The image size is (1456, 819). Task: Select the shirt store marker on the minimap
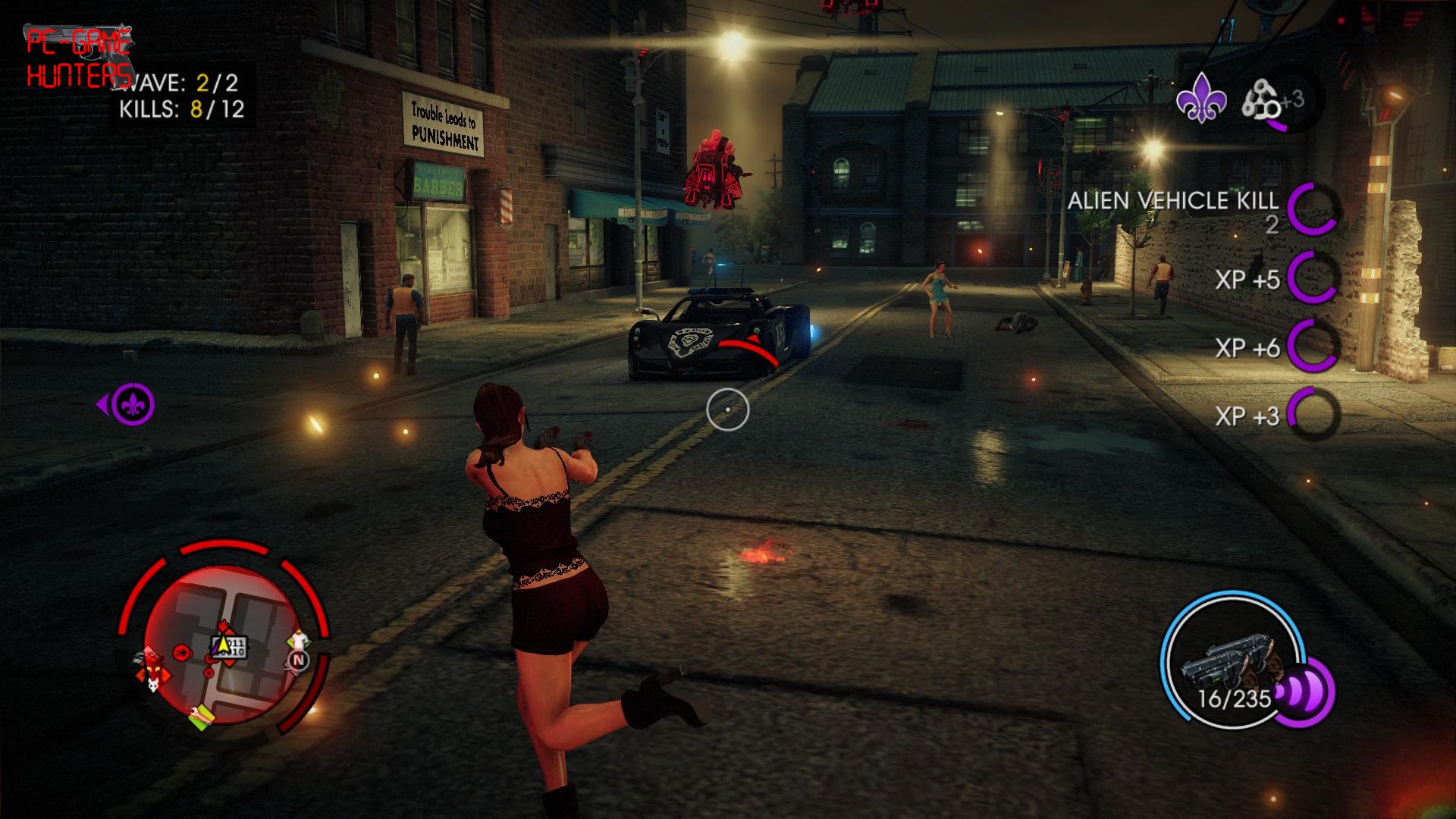coord(300,639)
